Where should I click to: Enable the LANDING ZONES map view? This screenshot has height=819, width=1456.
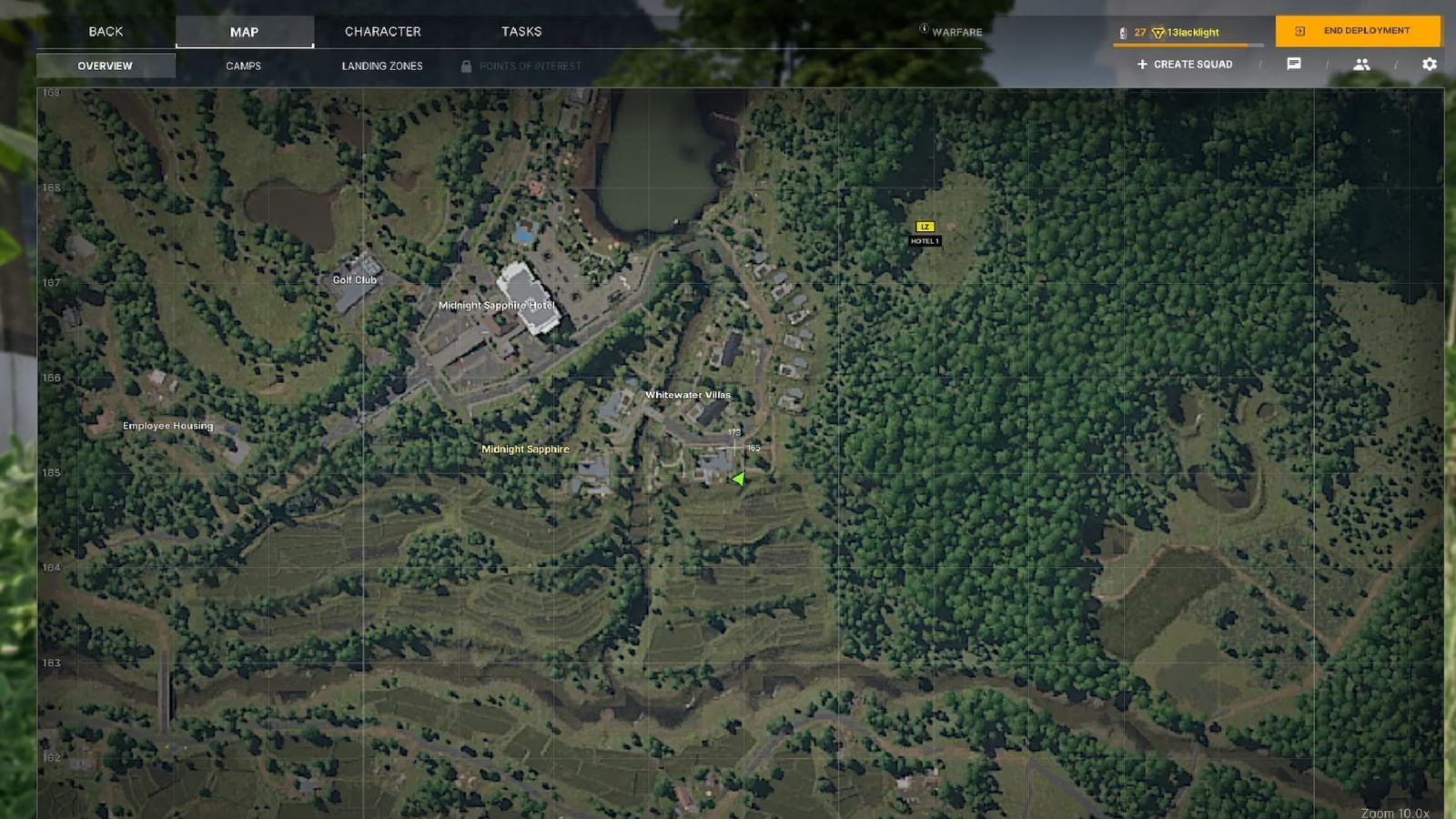coord(381,66)
